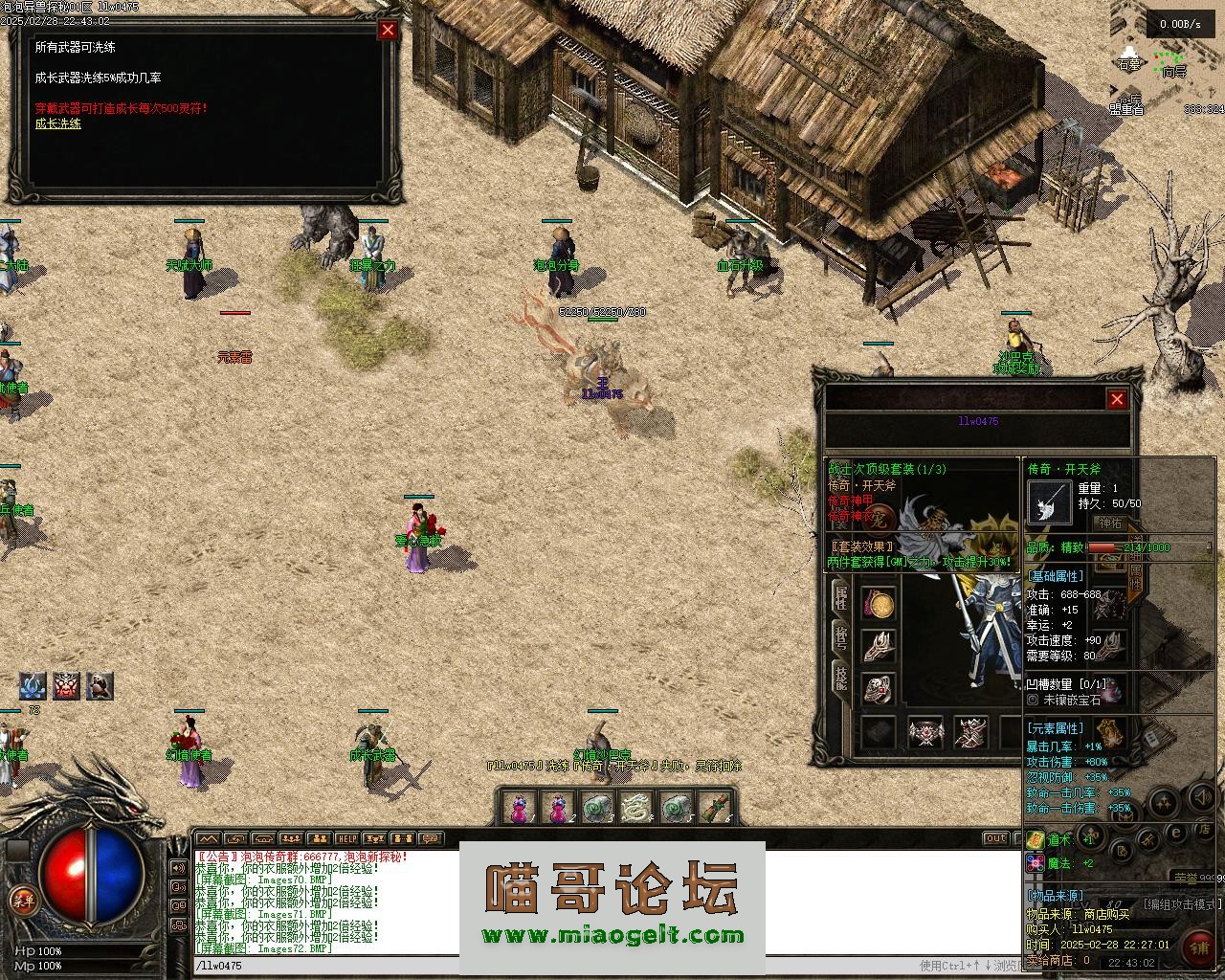The height and width of the screenshot is (980, 1225).
Task: Switch to the 属性 attributes tab
Action: [840, 597]
